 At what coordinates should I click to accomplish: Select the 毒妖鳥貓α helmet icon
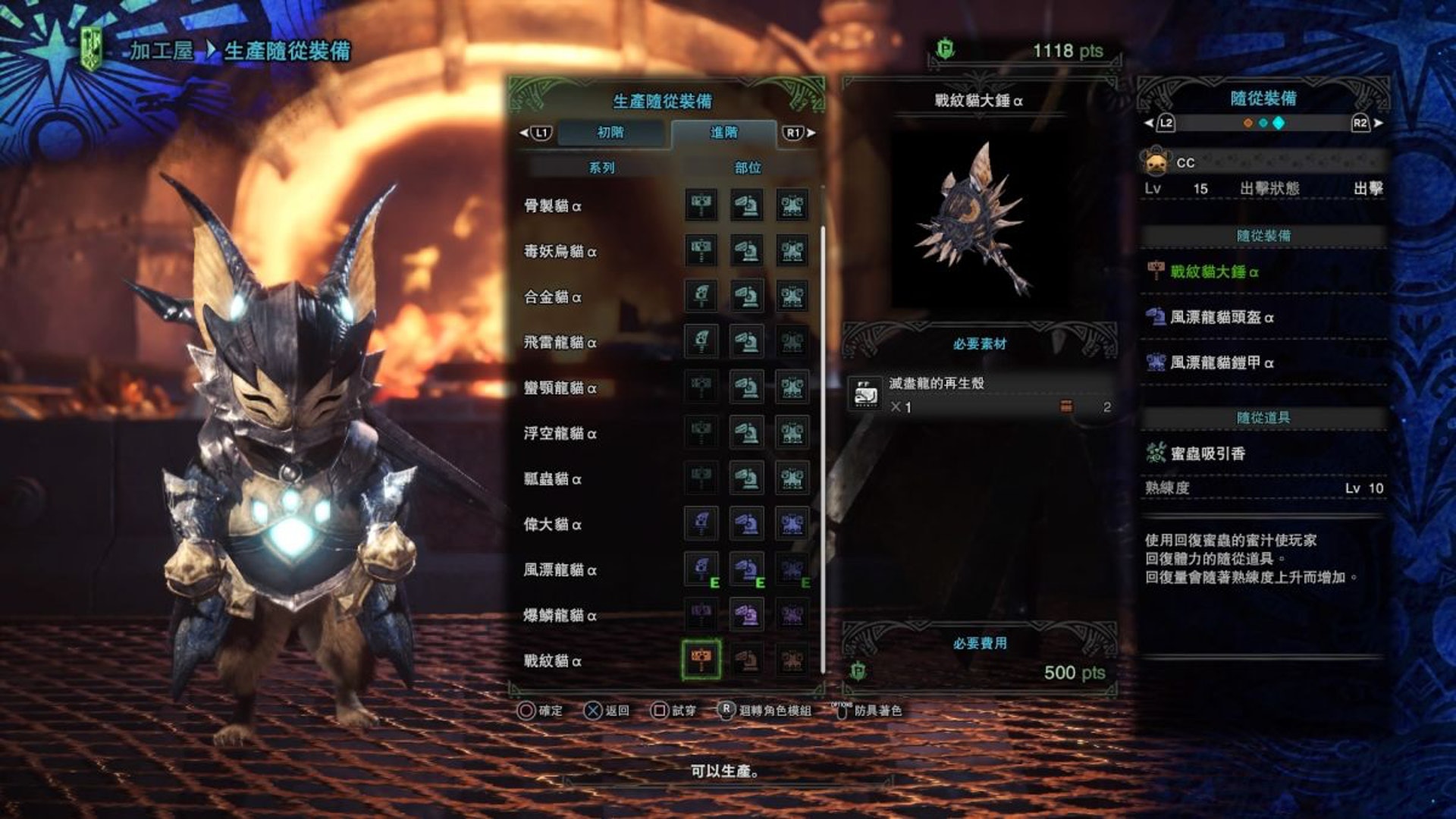(x=747, y=251)
